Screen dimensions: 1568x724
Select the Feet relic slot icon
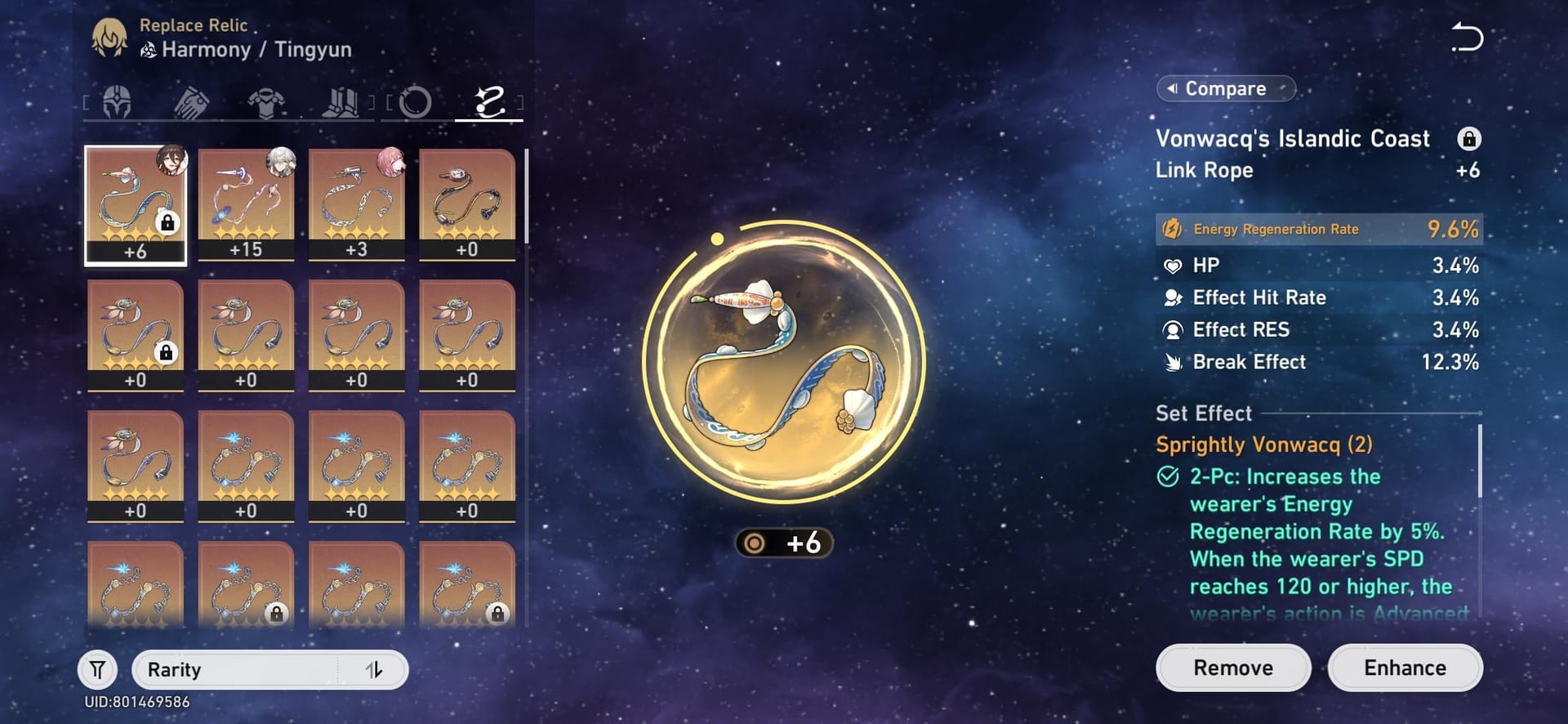342,101
